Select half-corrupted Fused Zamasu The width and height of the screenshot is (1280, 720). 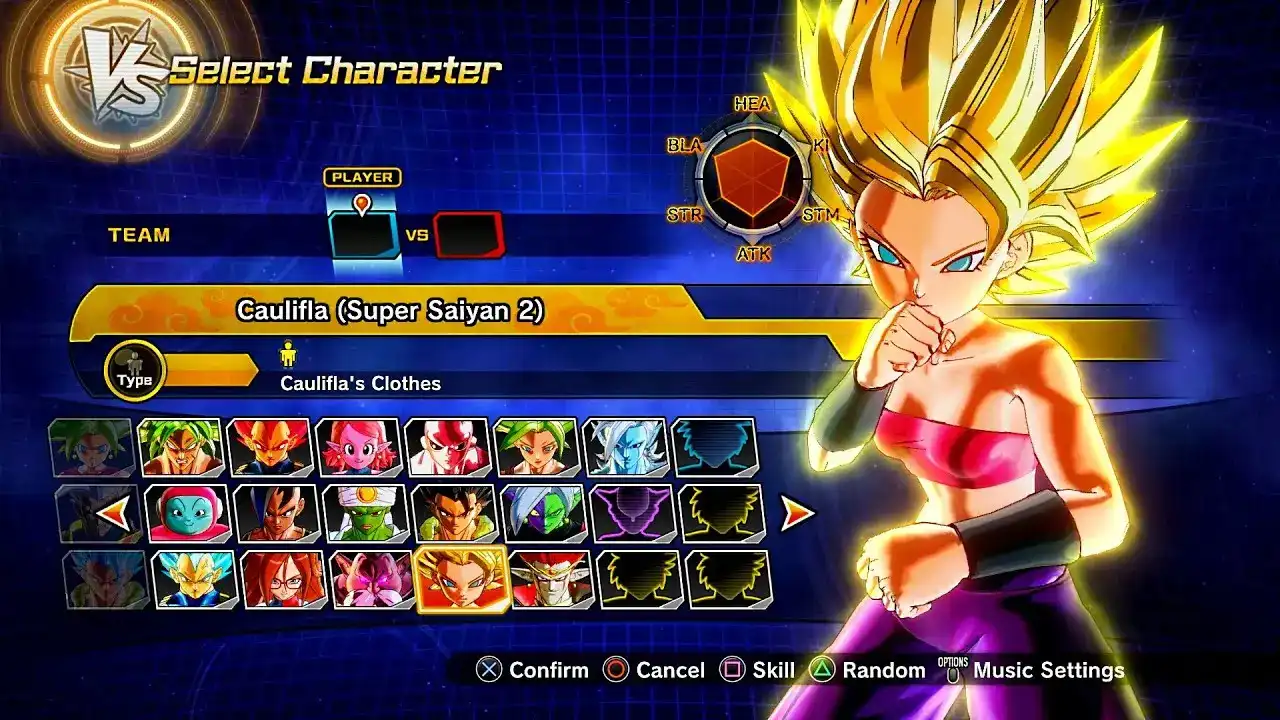543,513
